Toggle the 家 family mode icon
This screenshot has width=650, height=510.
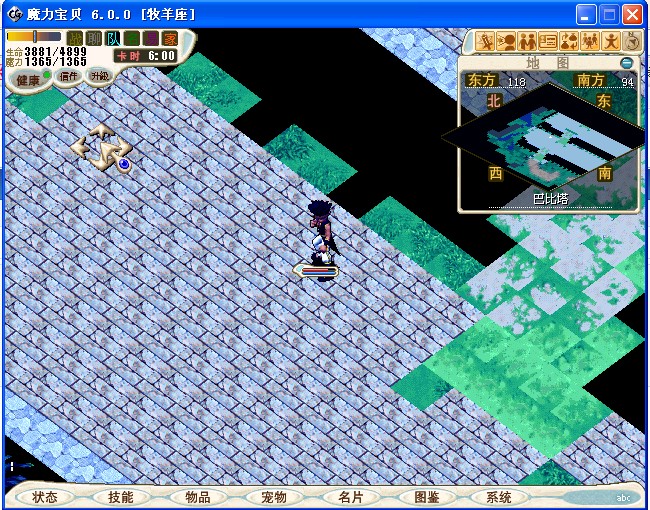pyautogui.click(x=169, y=38)
